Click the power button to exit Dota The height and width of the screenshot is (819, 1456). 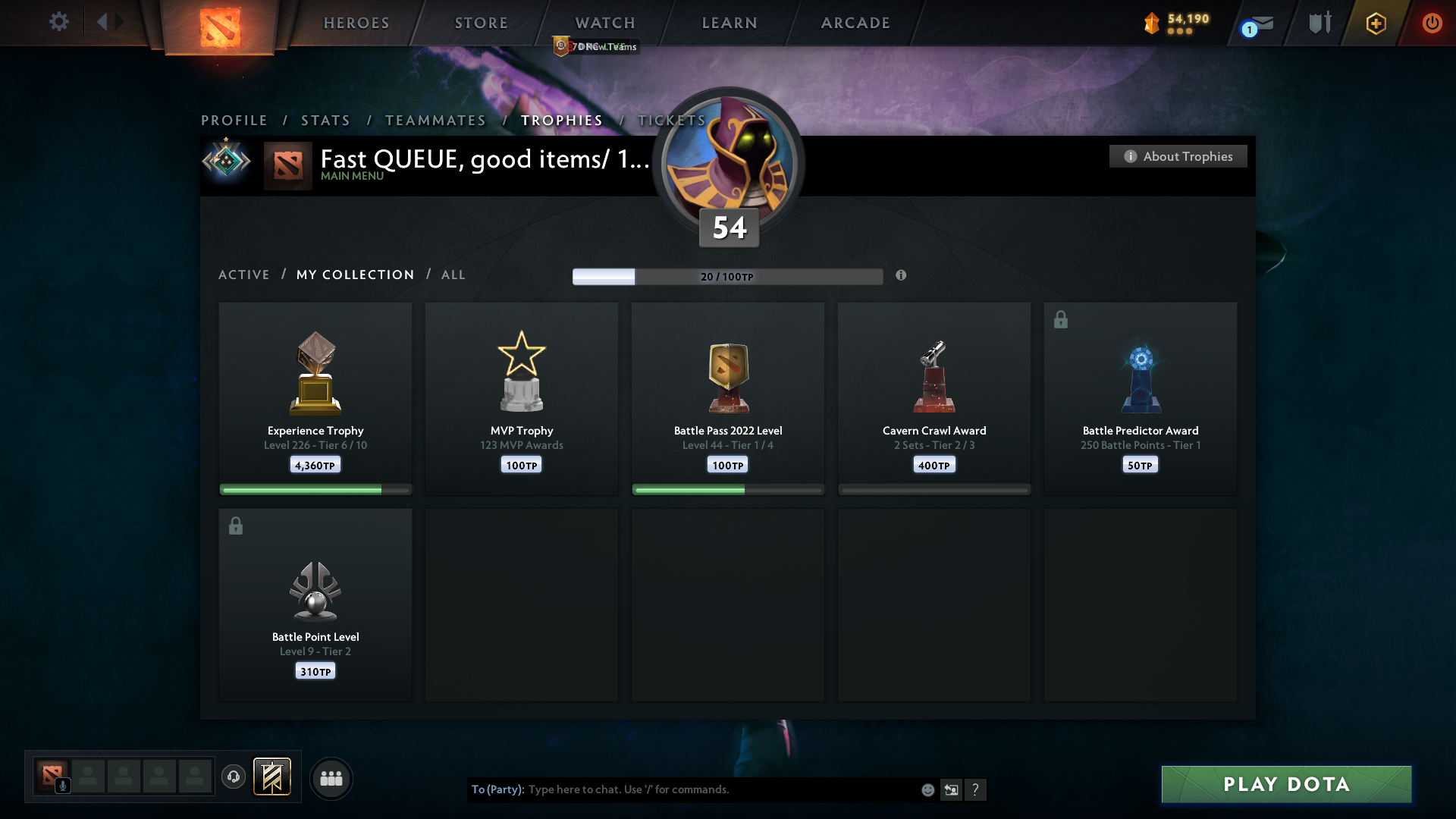[1432, 23]
